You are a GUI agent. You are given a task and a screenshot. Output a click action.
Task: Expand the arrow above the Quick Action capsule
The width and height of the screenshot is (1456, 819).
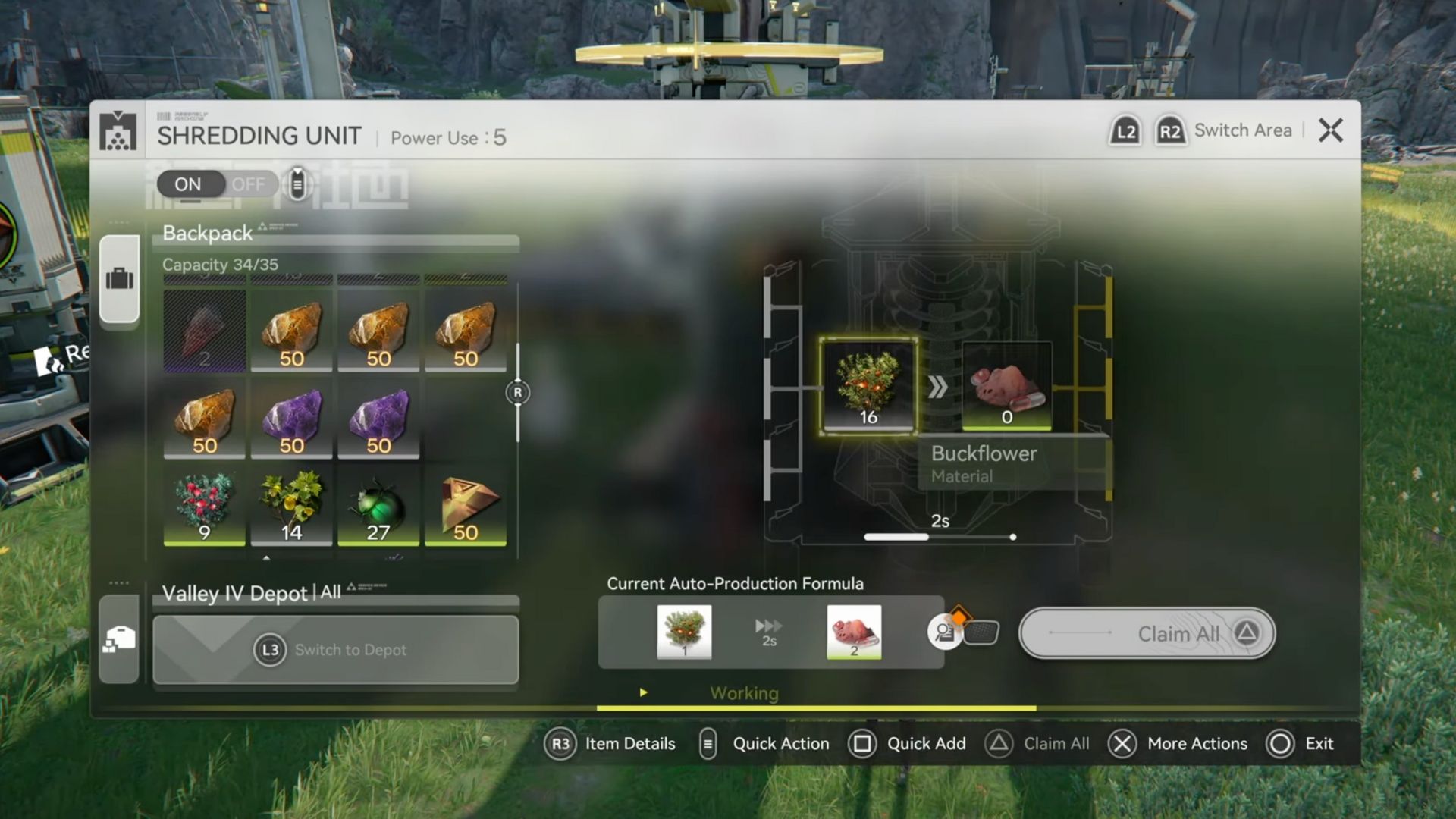click(298, 171)
